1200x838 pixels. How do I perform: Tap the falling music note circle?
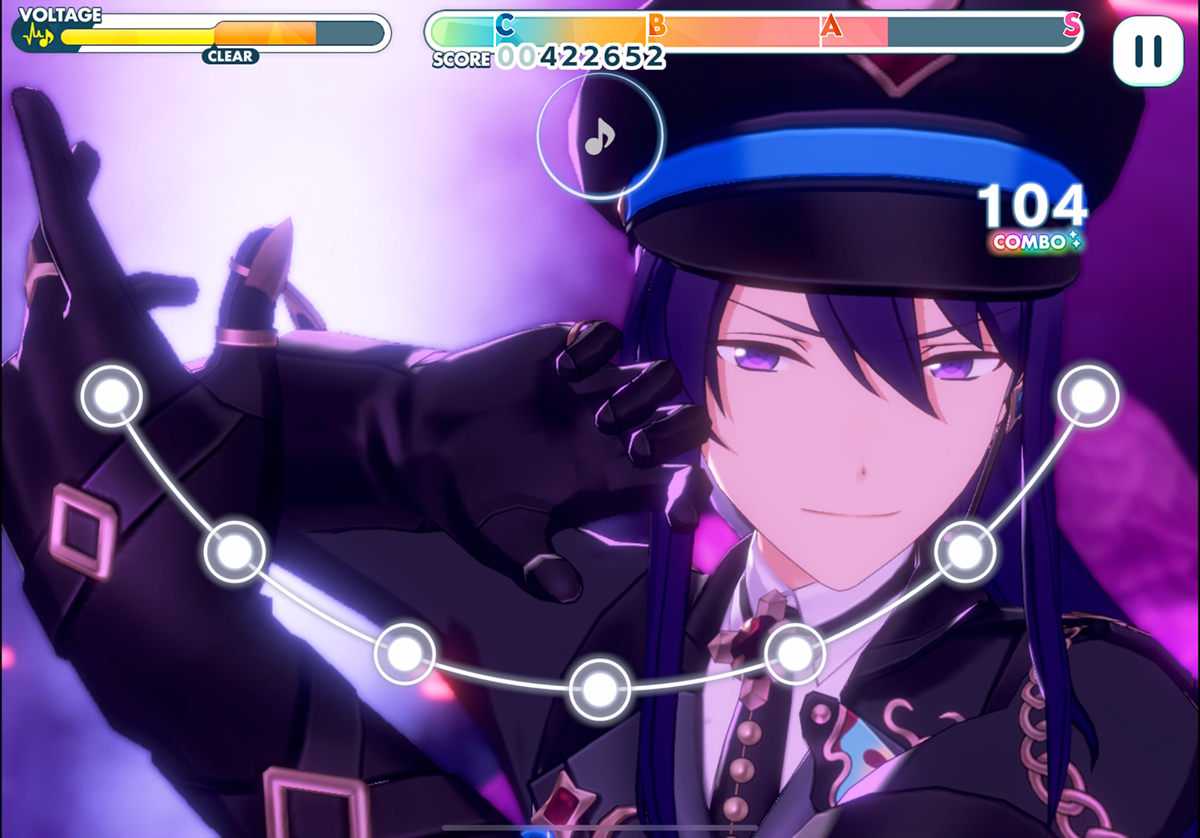tap(600, 136)
